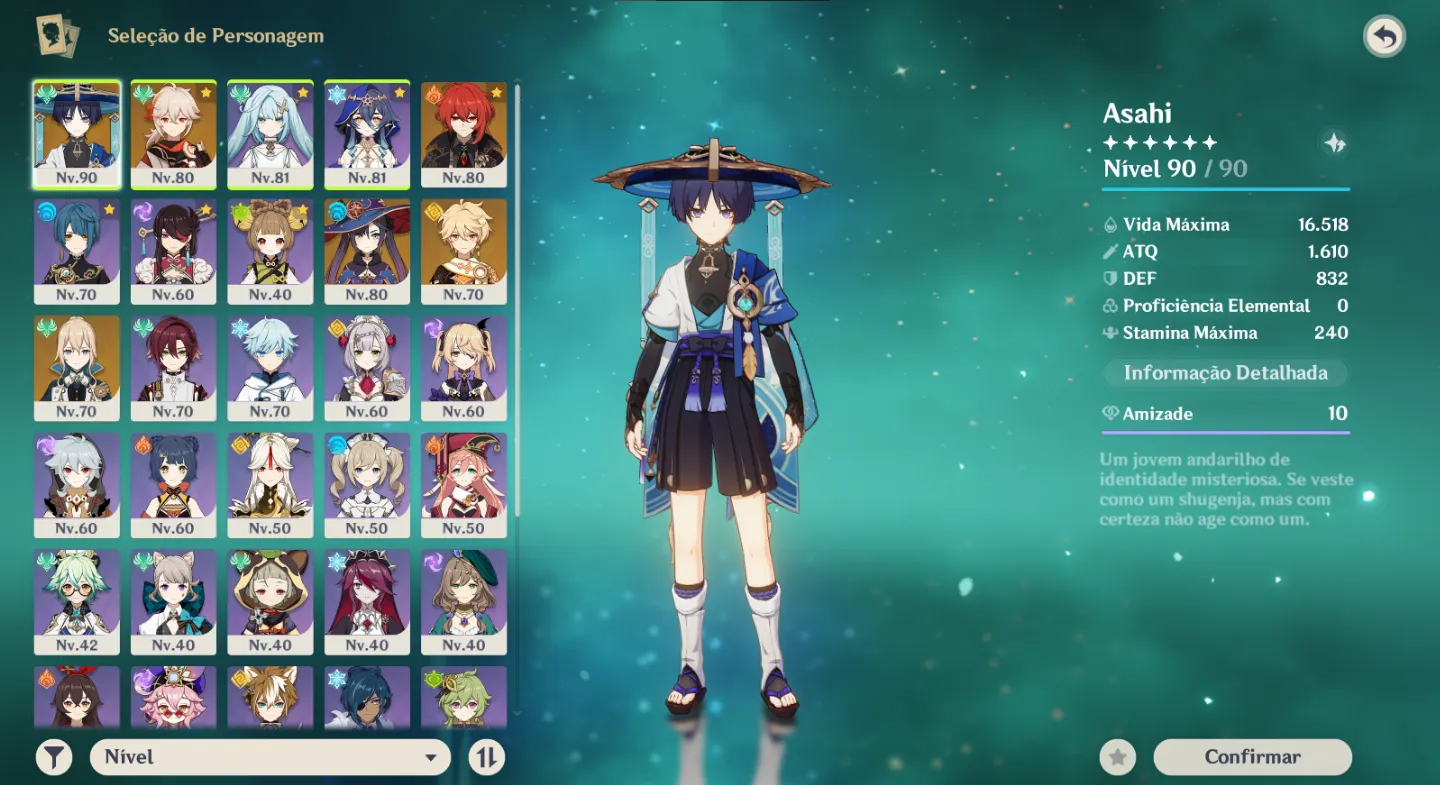1440x785 pixels.
Task: Select Razor's character tile
Action: pos(76,485)
